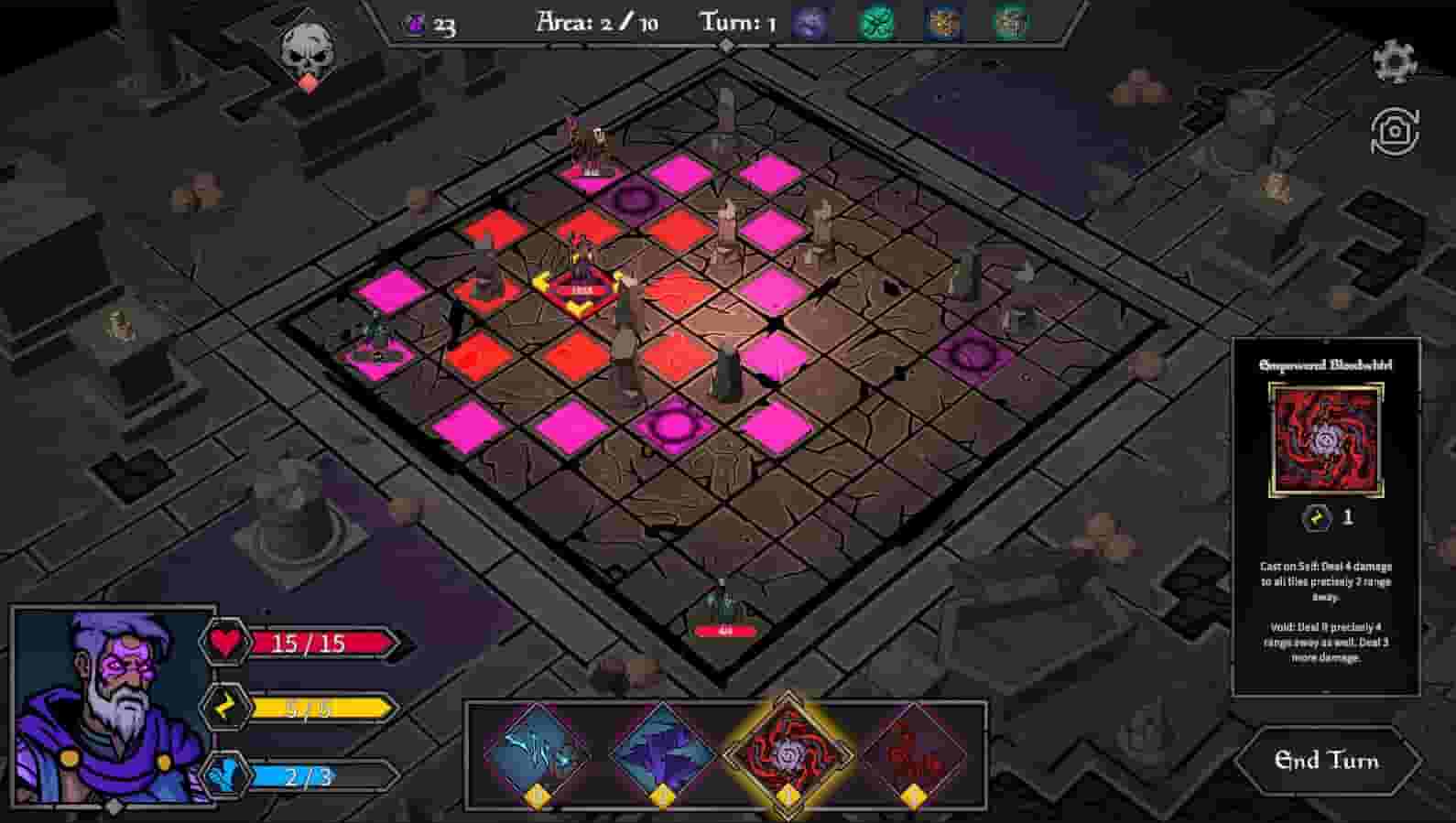Open the settings gear icon
Viewport: 1456px width, 823px height.
(x=1395, y=60)
